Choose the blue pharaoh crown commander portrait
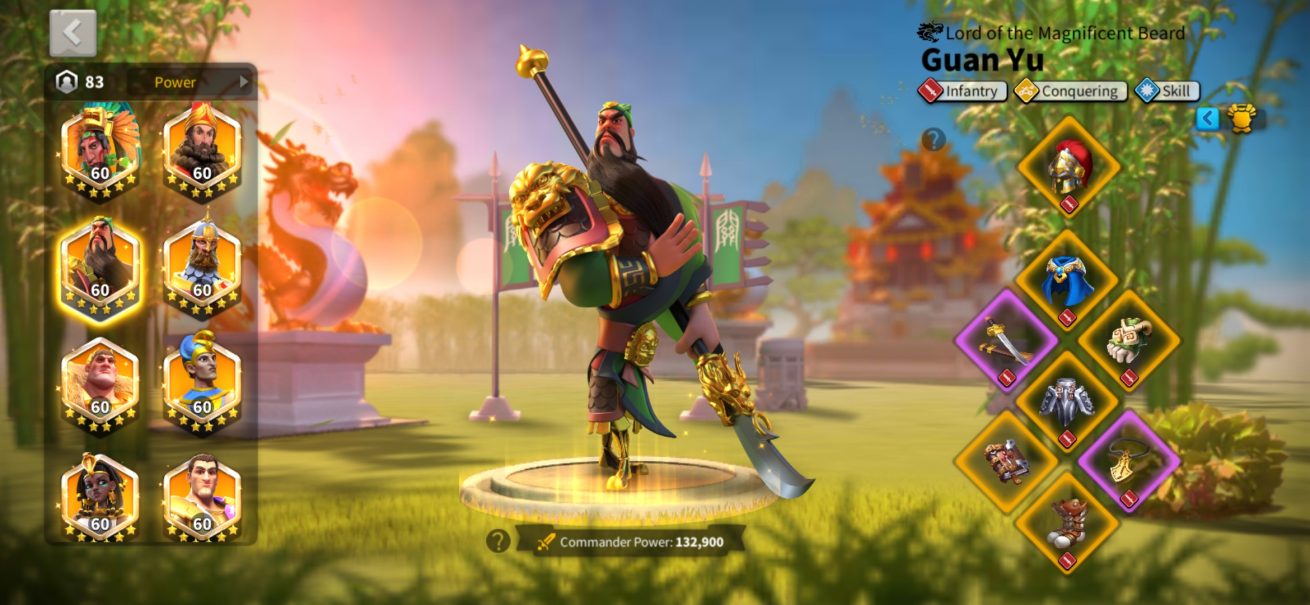Viewport: 1310px width, 605px height. [x=202, y=382]
